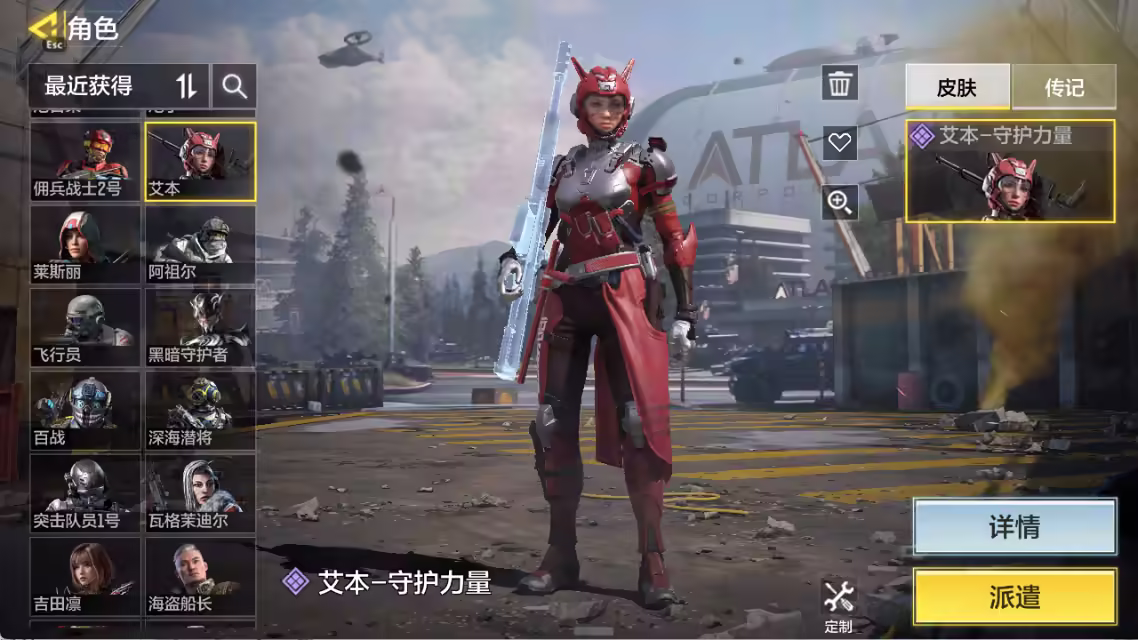Click the trash can delete icon
The height and width of the screenshot is (640, 1138).
[840, 84]
